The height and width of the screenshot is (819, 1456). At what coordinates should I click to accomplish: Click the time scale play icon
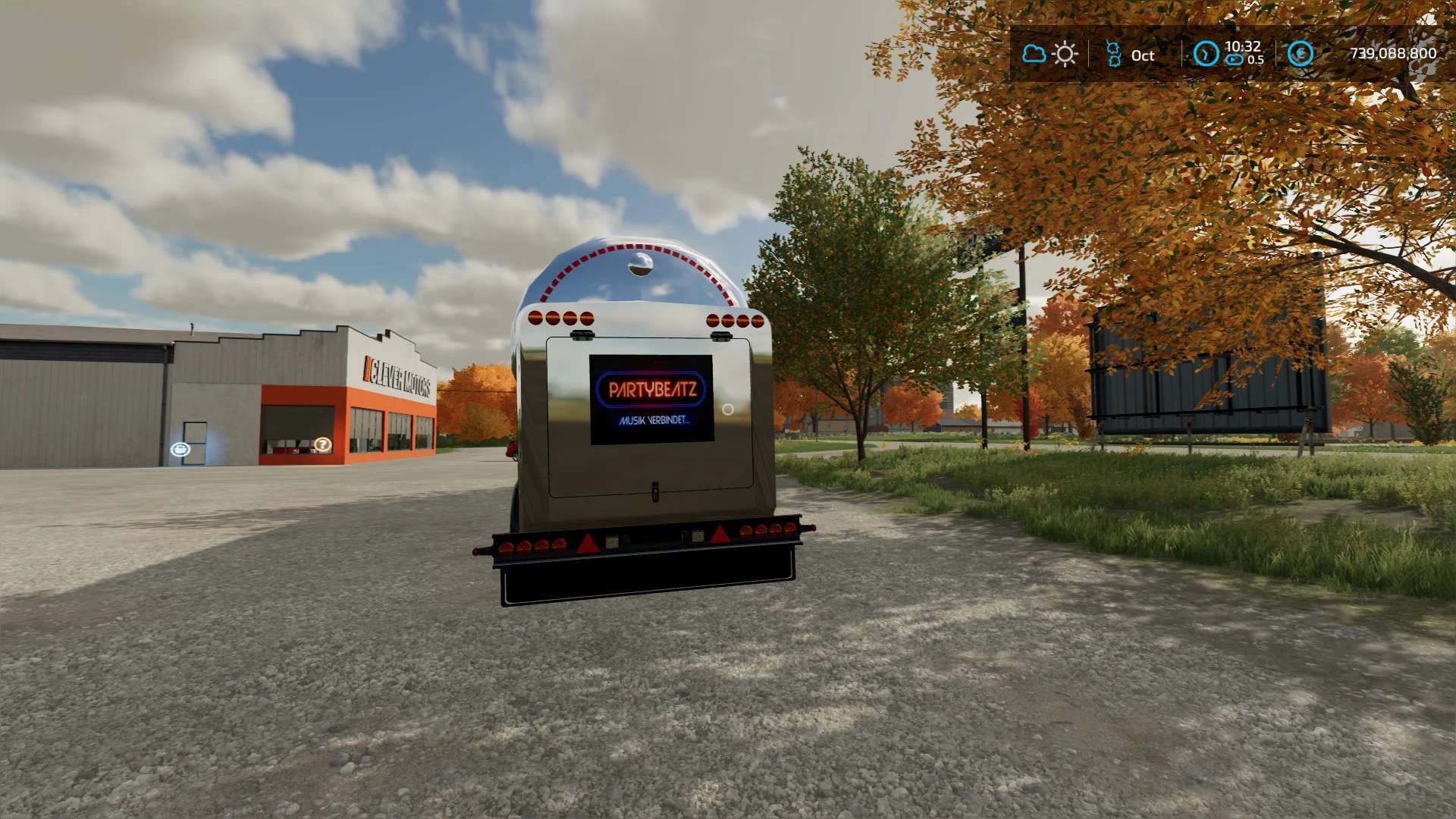click(x=1235, y=60)
